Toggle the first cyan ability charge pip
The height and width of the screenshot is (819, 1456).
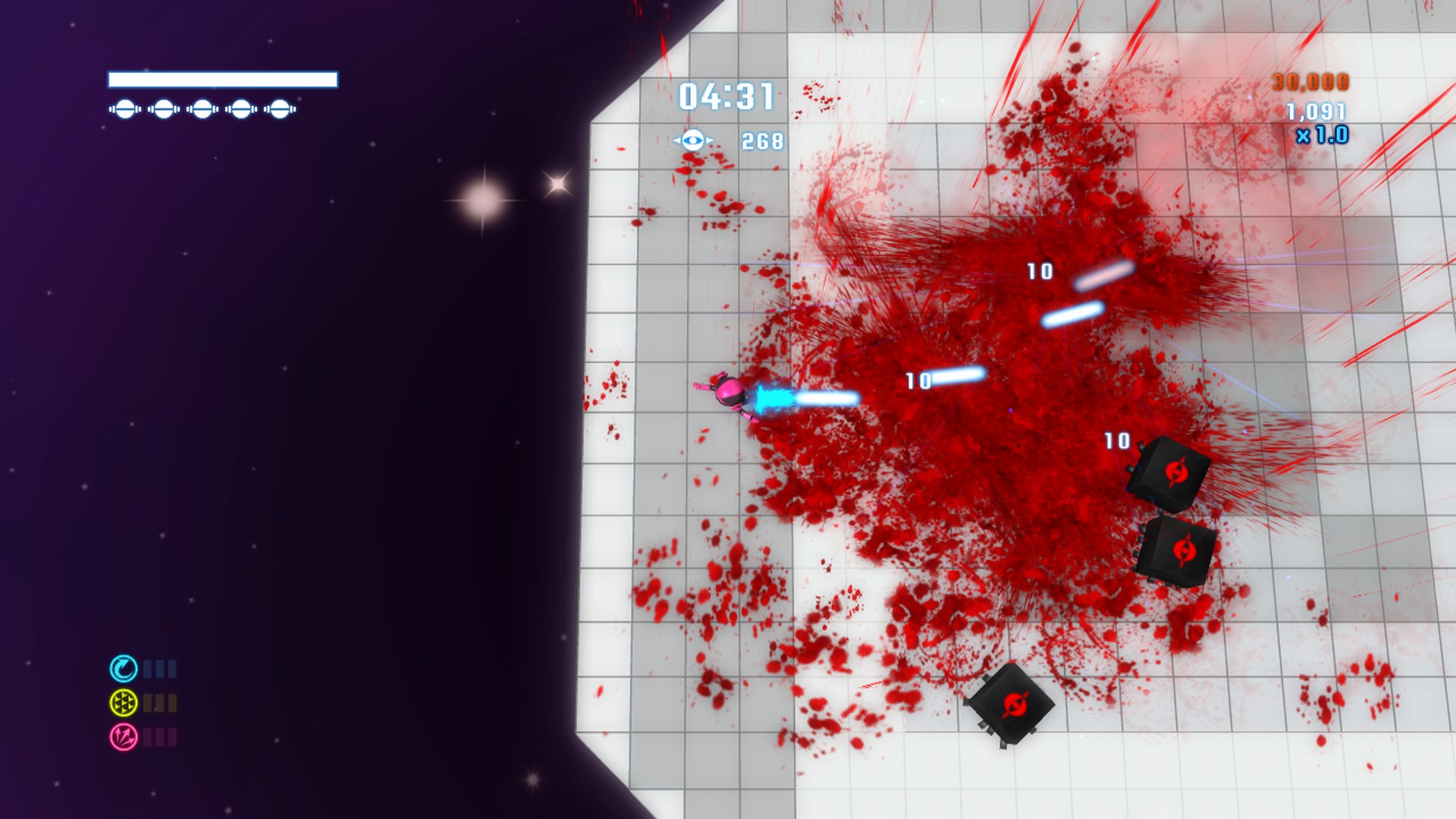coord(148,668)
